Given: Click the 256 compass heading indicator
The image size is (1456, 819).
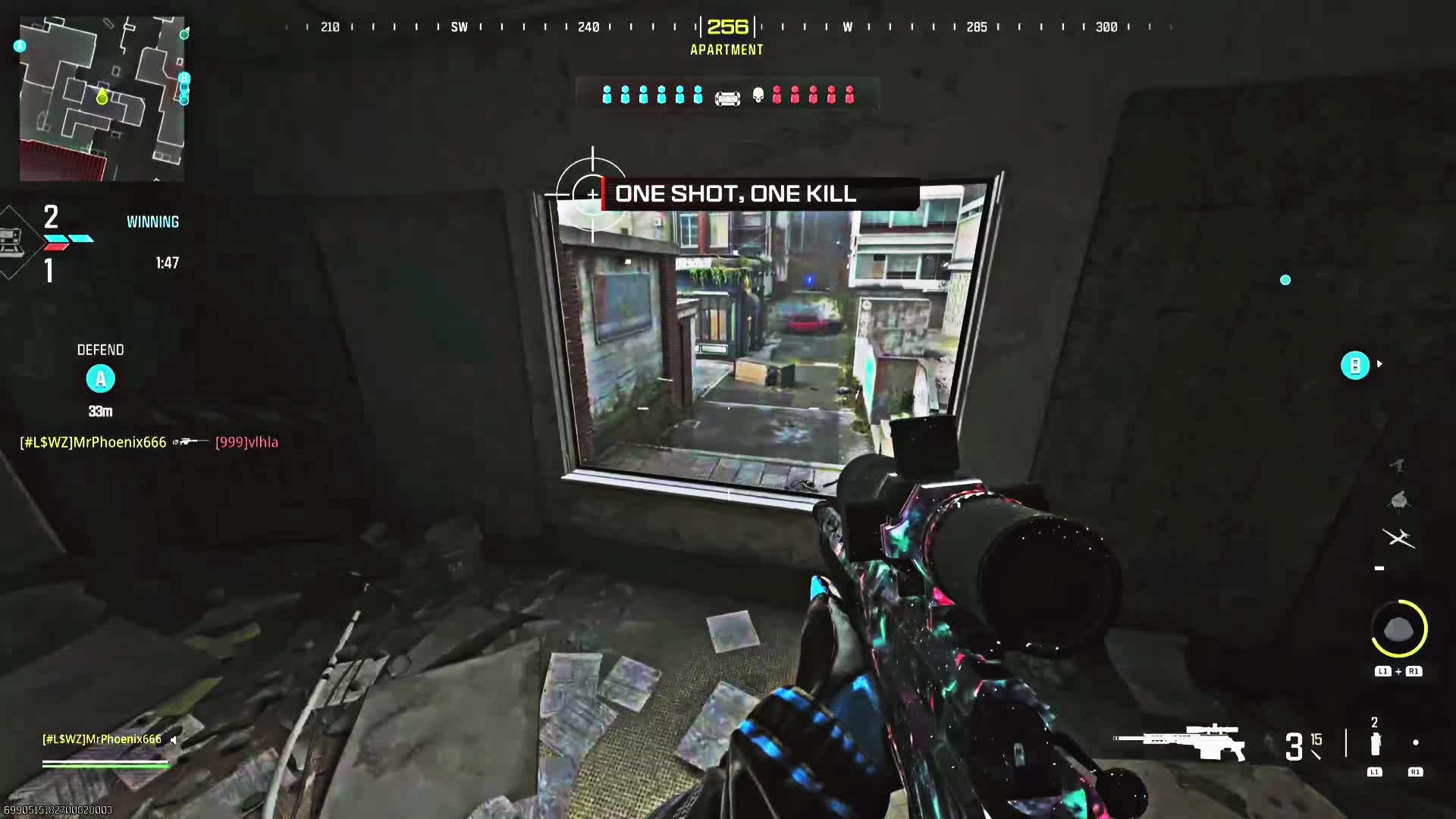Looking at the screenshot, I should 727,27.
